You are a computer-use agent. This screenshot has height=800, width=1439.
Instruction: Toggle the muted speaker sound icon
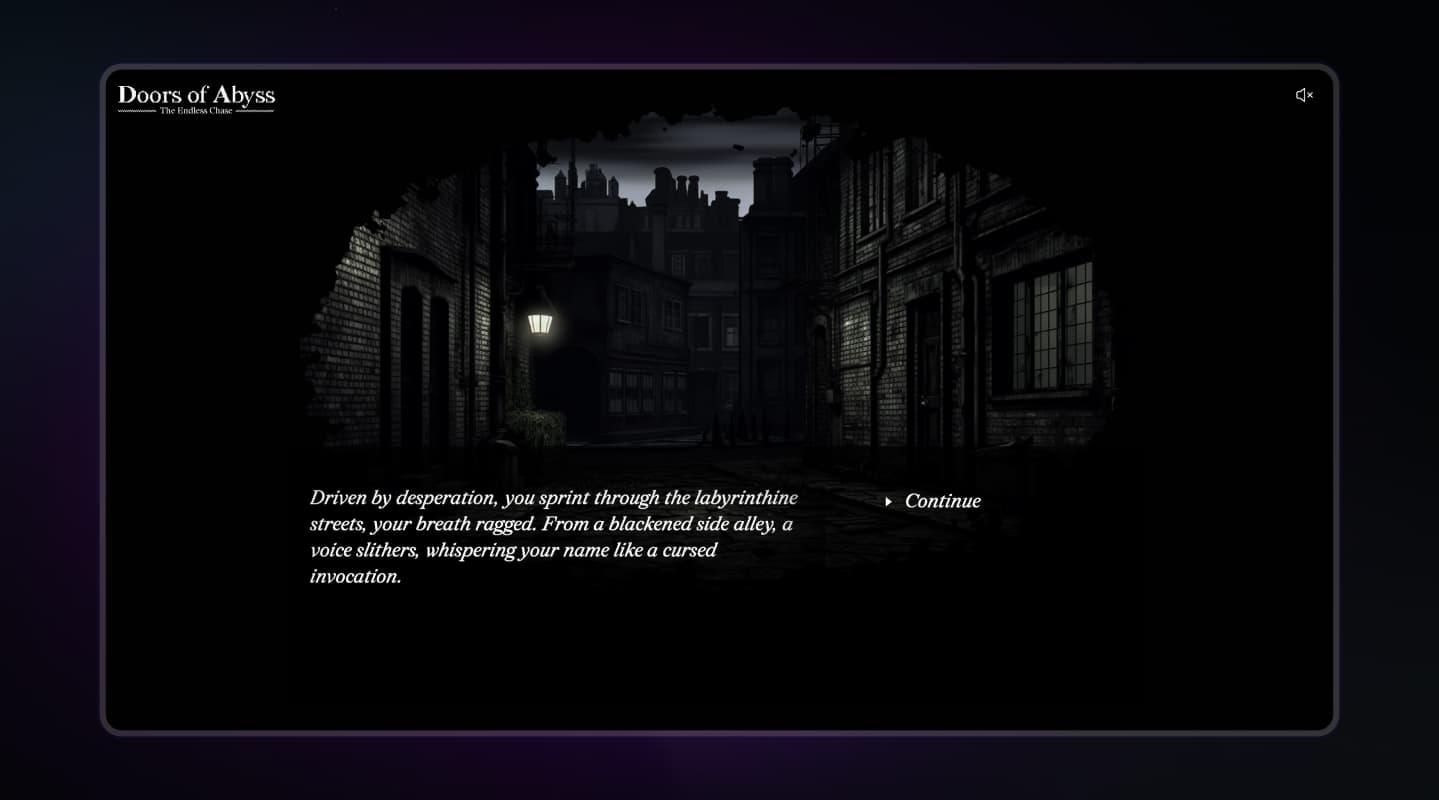coord(1304,95)
